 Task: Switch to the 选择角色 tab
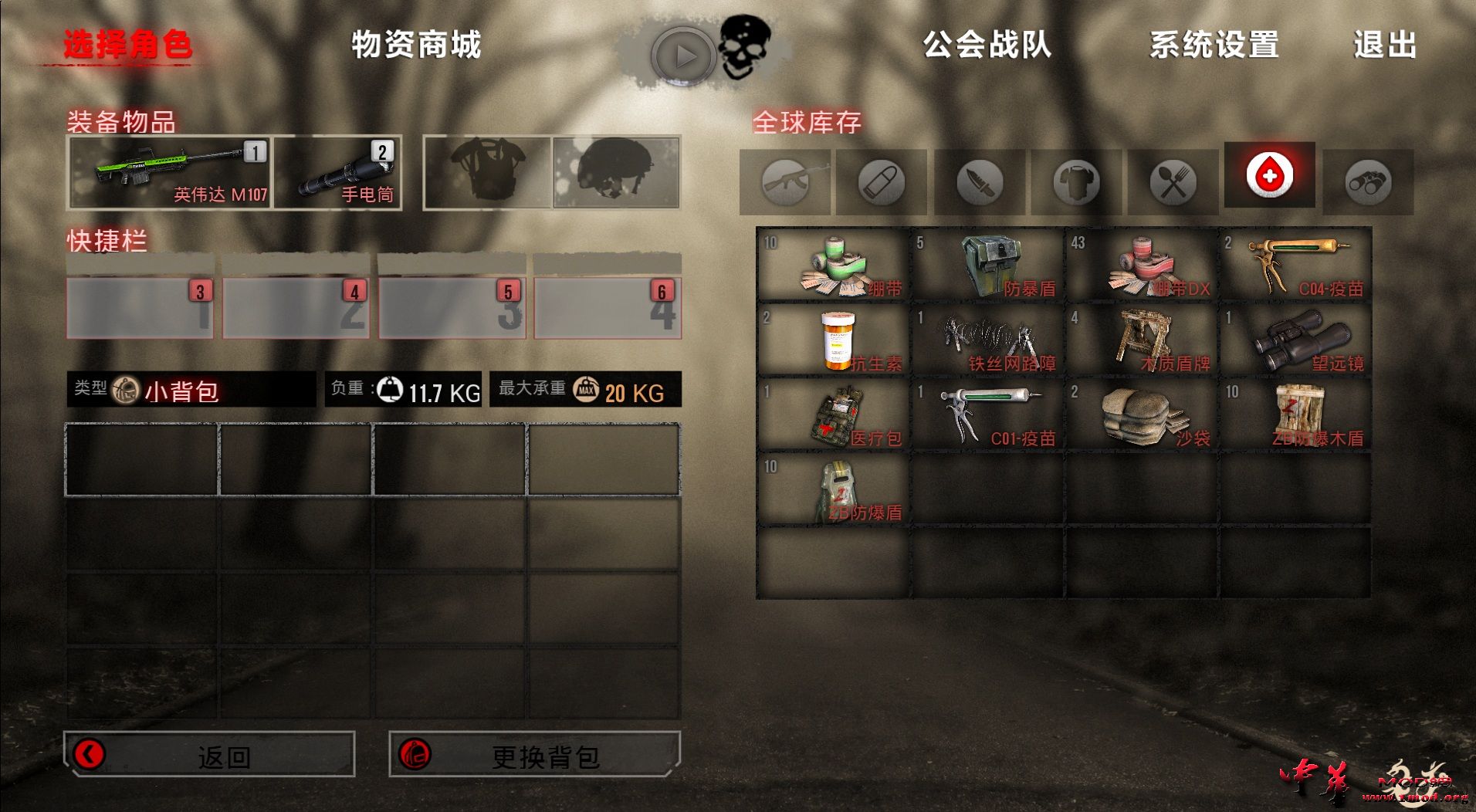[x=128, y=46]
